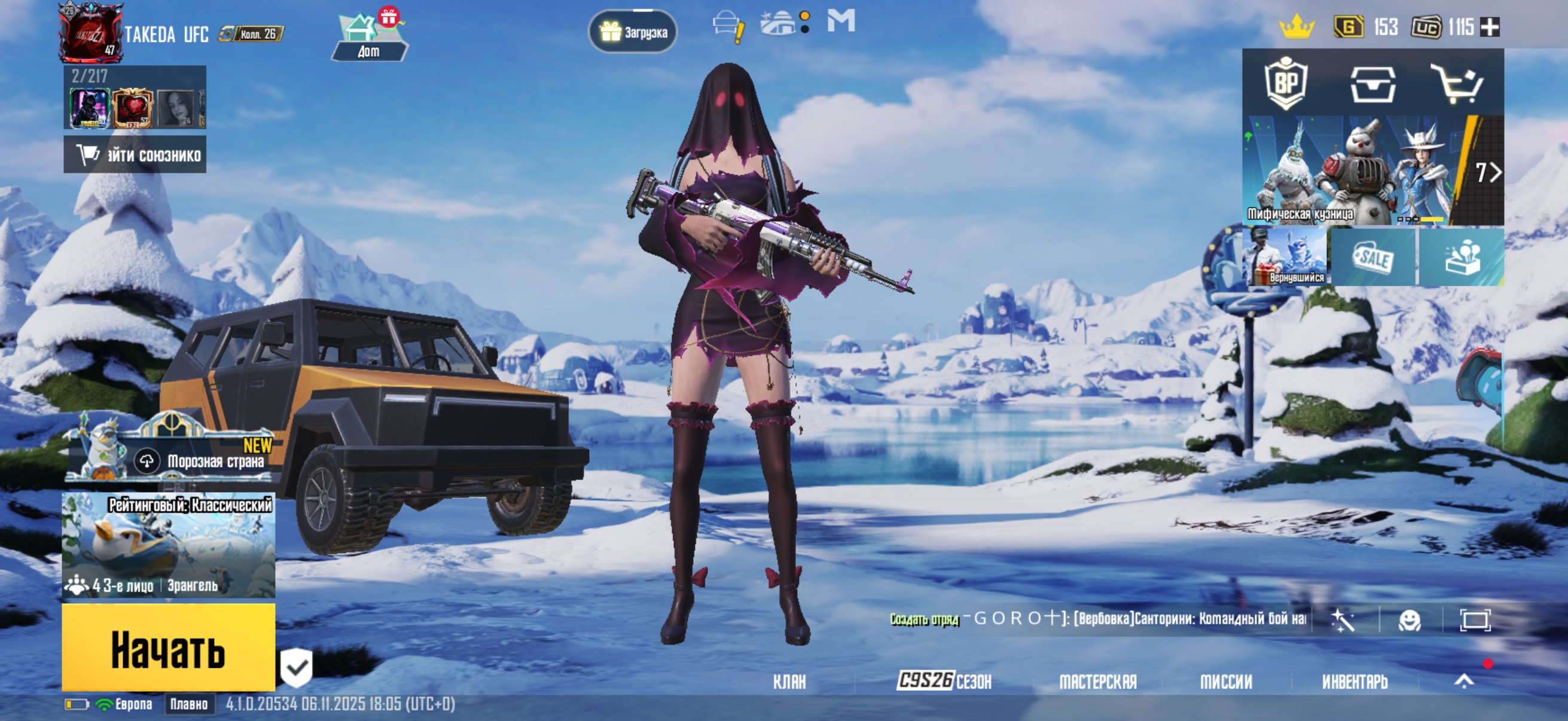
Task: Switch to the Клан tab
Action: (x=789, y=682)
